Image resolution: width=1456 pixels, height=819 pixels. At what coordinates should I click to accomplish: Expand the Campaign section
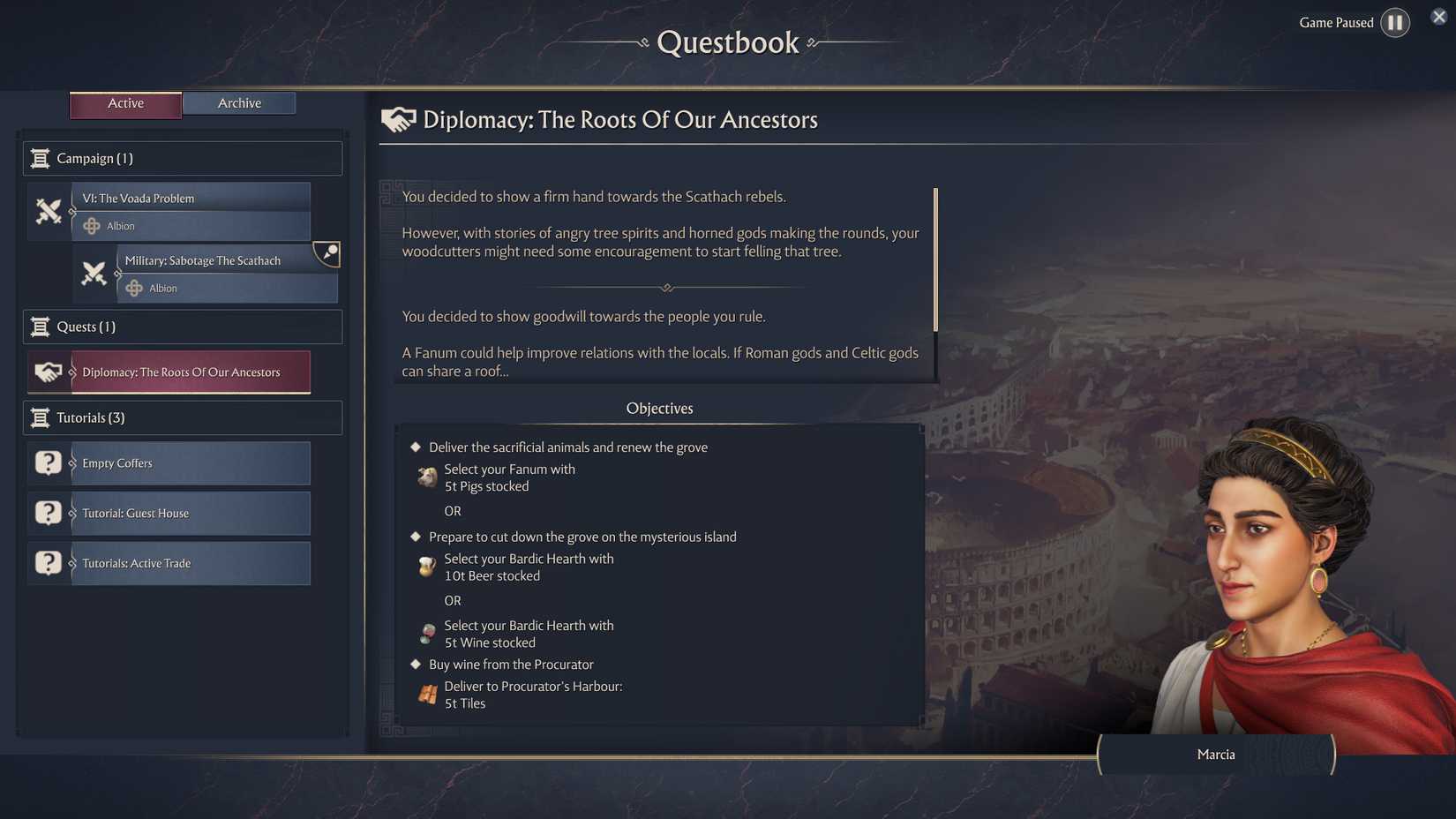click(182, 158)
